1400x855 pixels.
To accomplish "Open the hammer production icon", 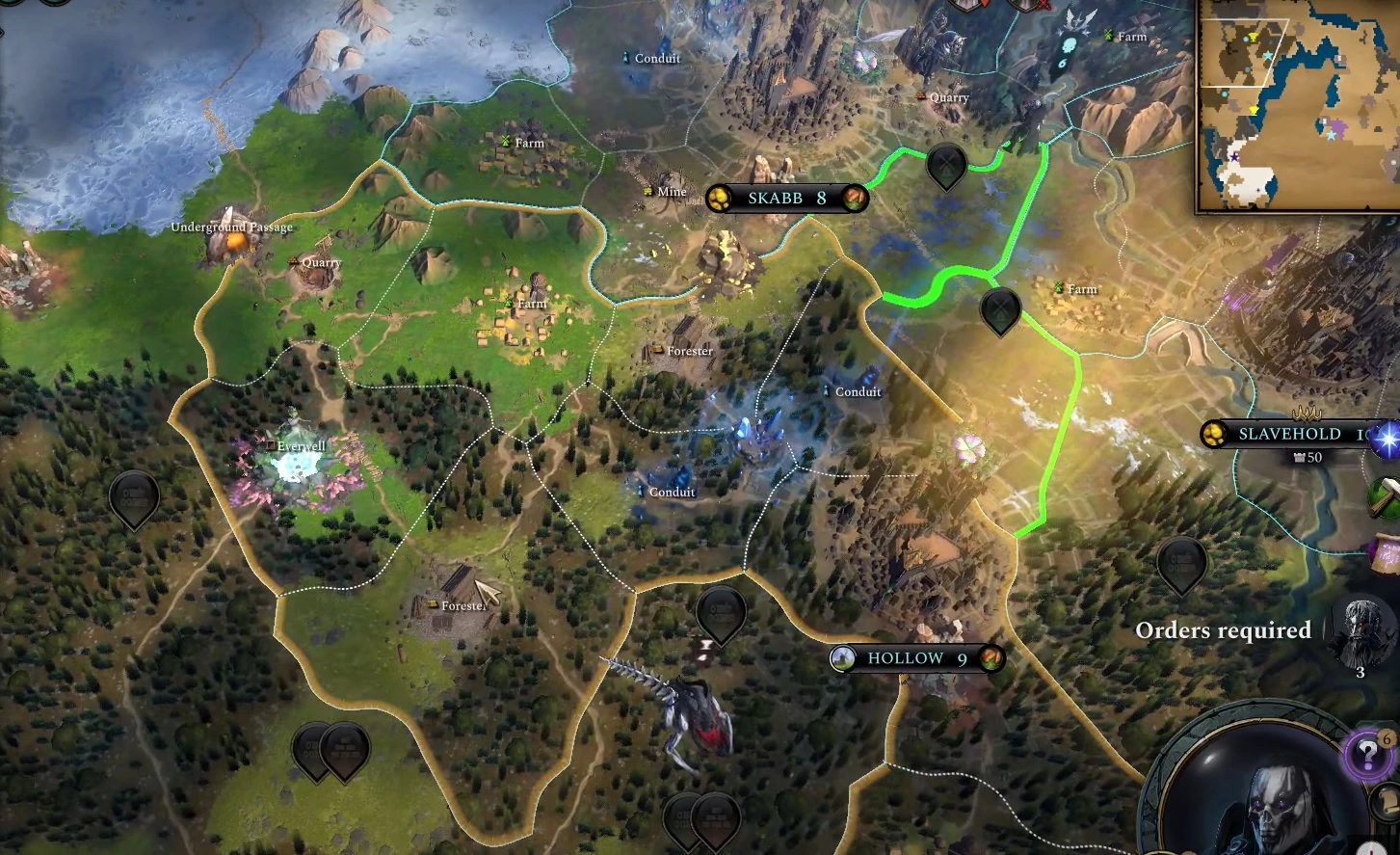I will click(x=1386, y=499).
